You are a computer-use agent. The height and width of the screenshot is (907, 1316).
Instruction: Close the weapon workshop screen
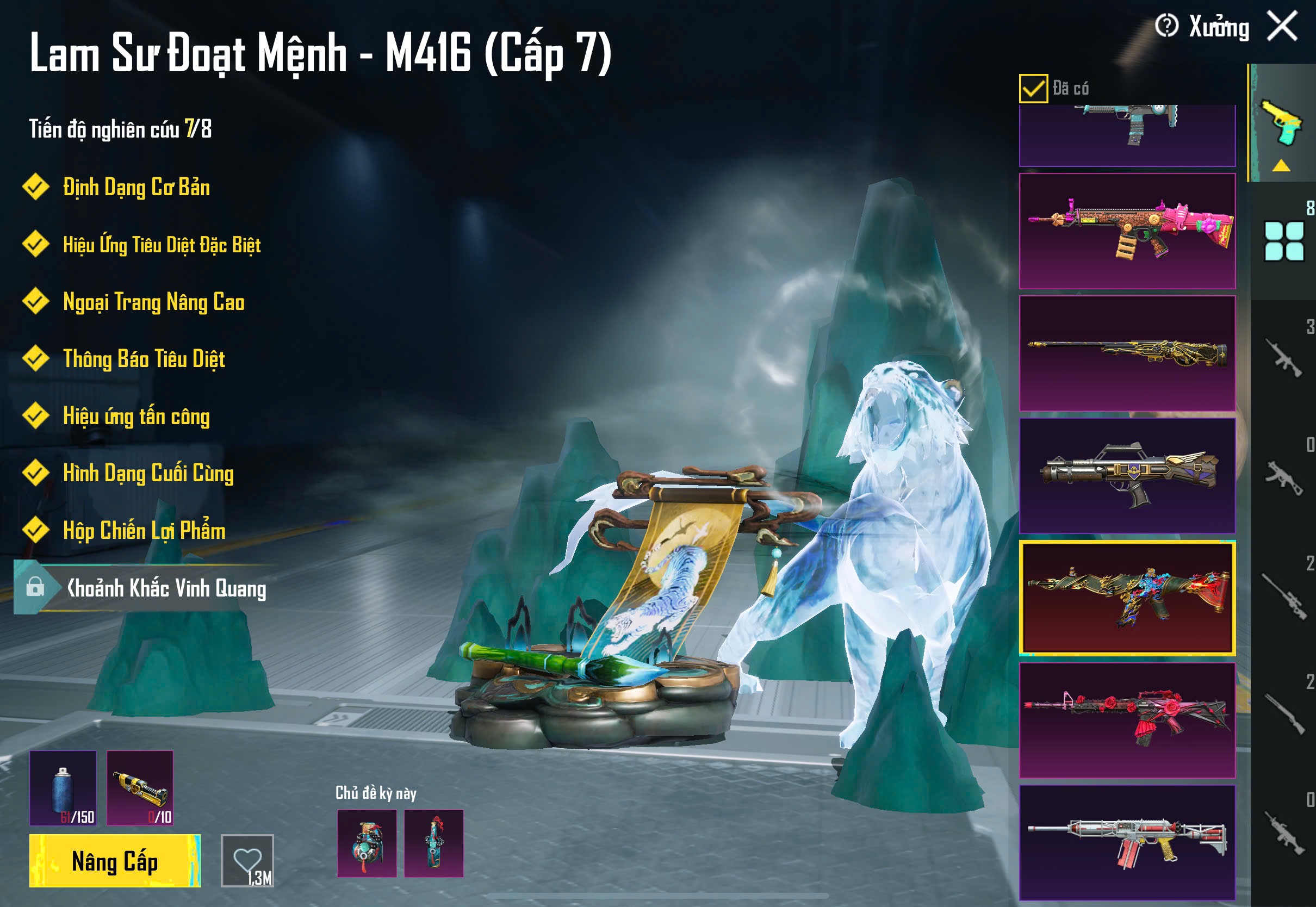1282,26
